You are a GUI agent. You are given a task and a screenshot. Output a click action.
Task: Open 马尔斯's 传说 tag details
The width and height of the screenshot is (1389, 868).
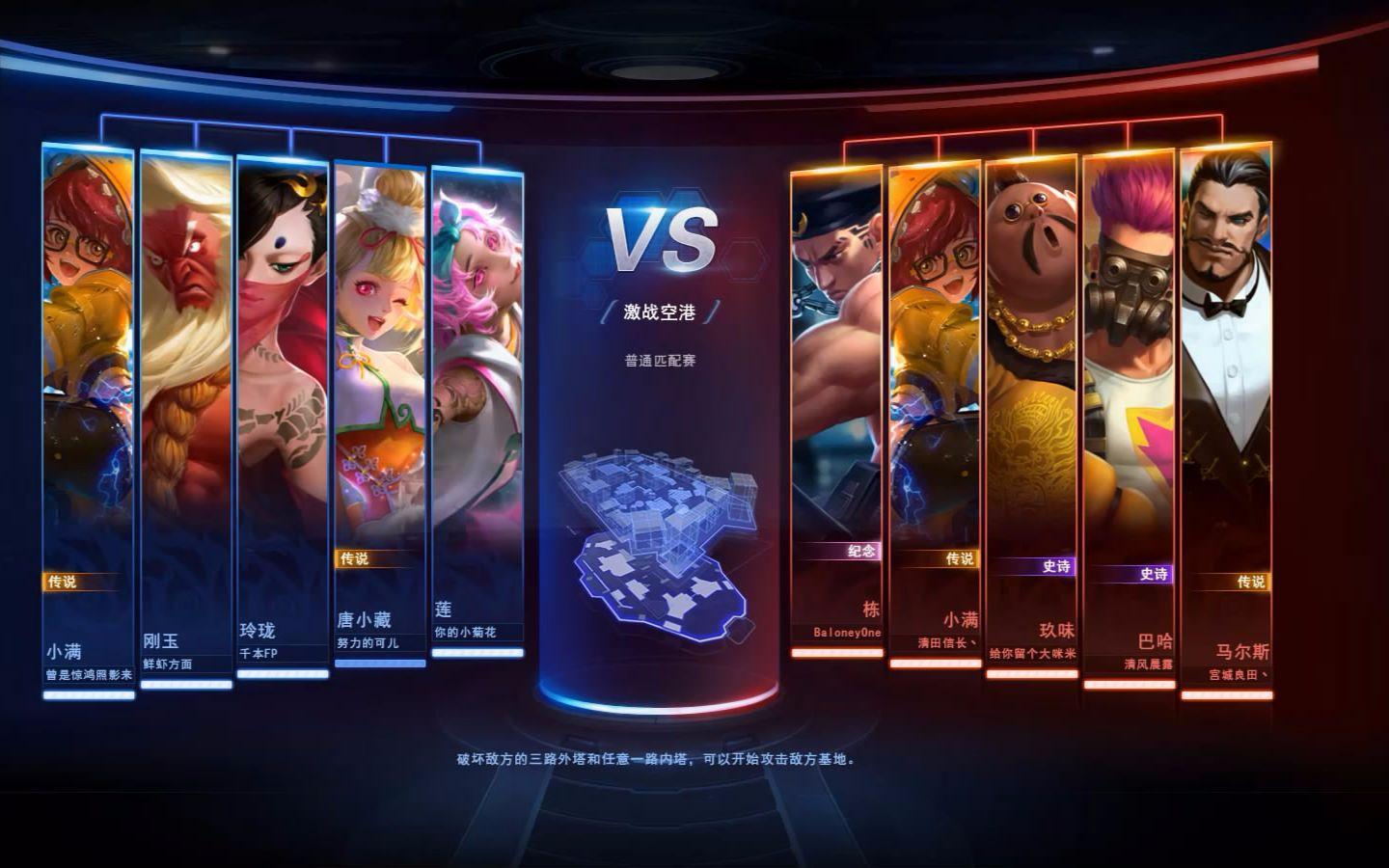pos(1249,582)
